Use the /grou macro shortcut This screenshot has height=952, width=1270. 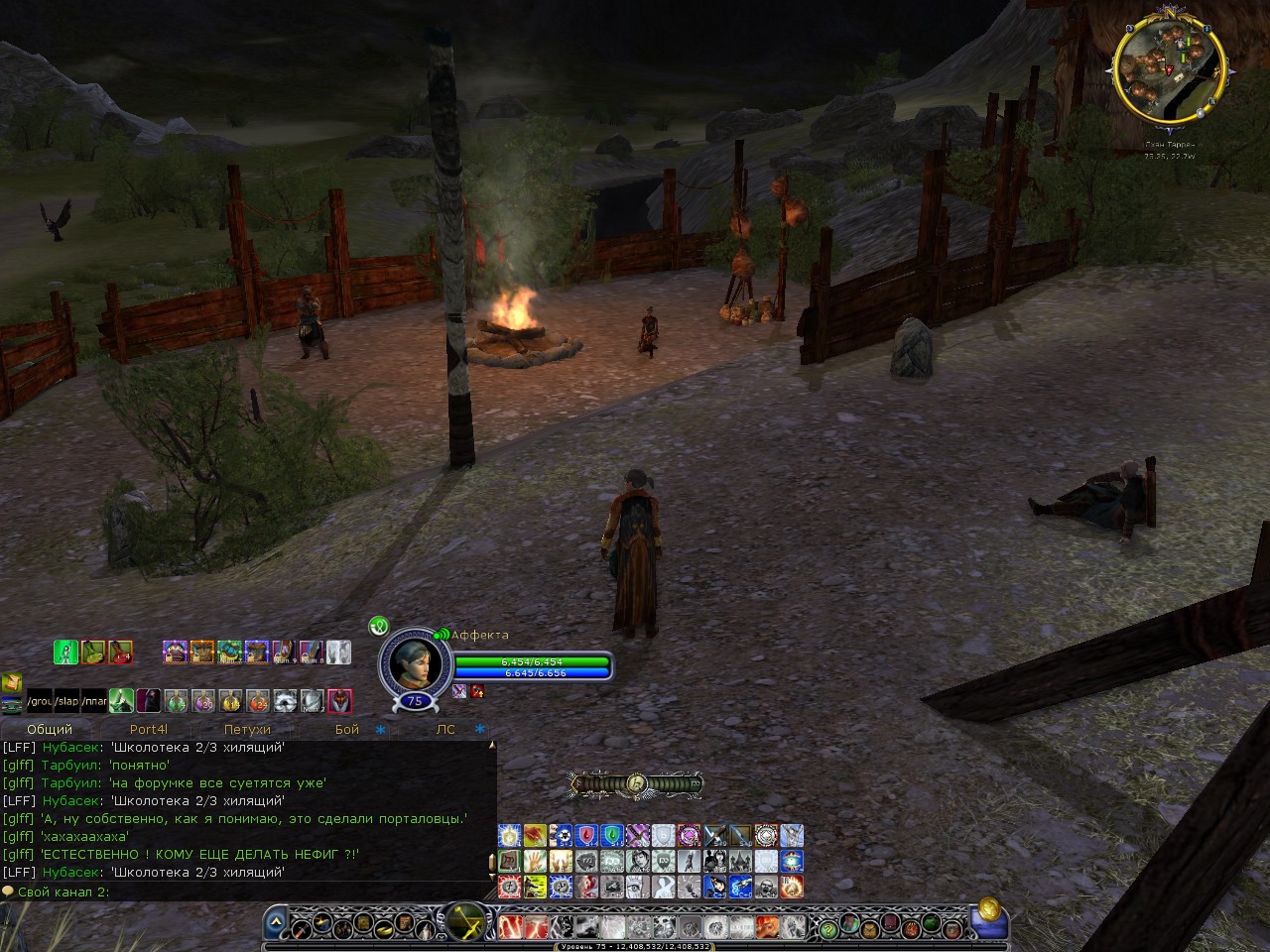(x=40, y=701)
